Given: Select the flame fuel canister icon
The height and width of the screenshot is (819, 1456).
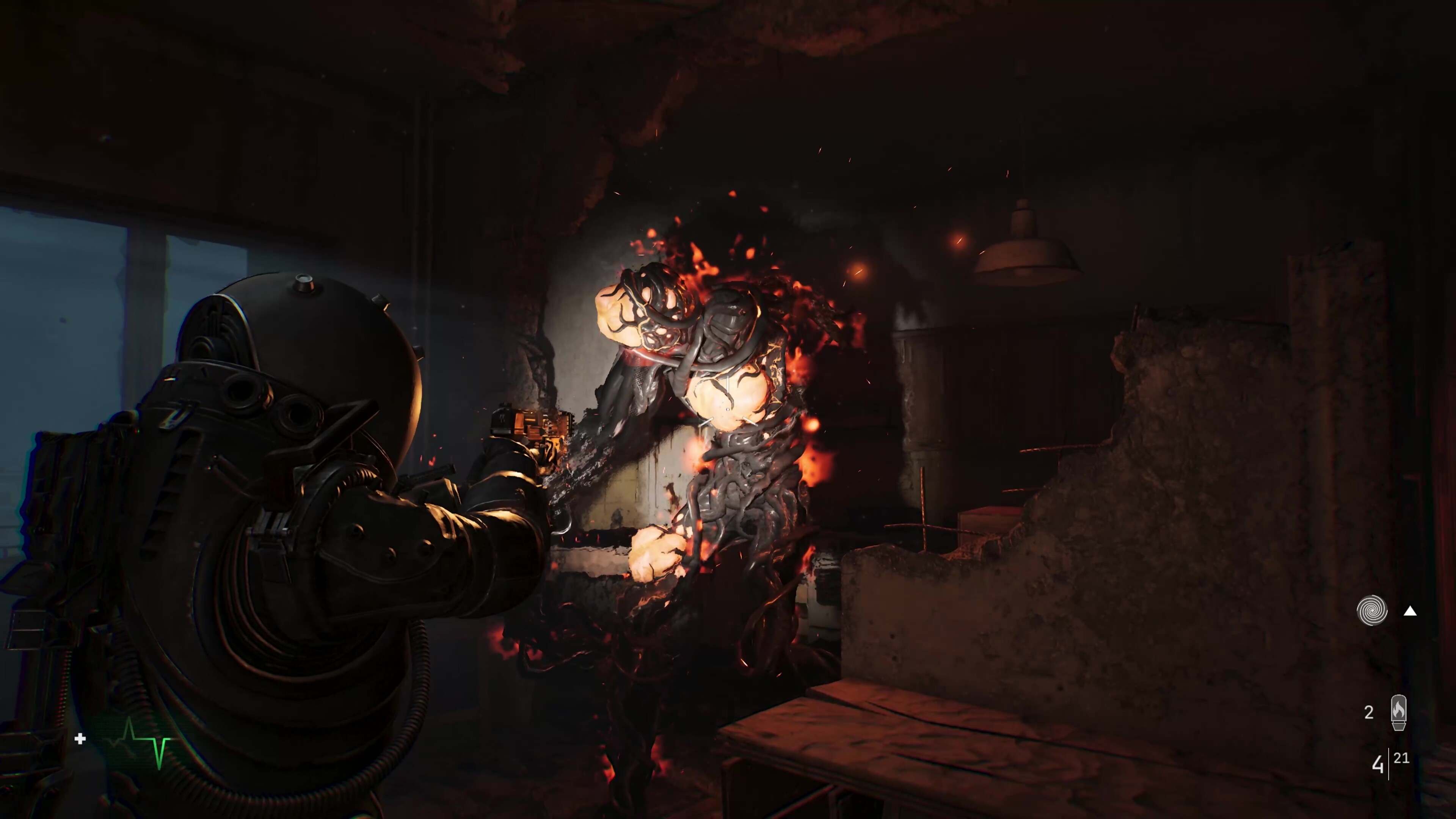Looking at the screenshot, I should (1398, 712).
